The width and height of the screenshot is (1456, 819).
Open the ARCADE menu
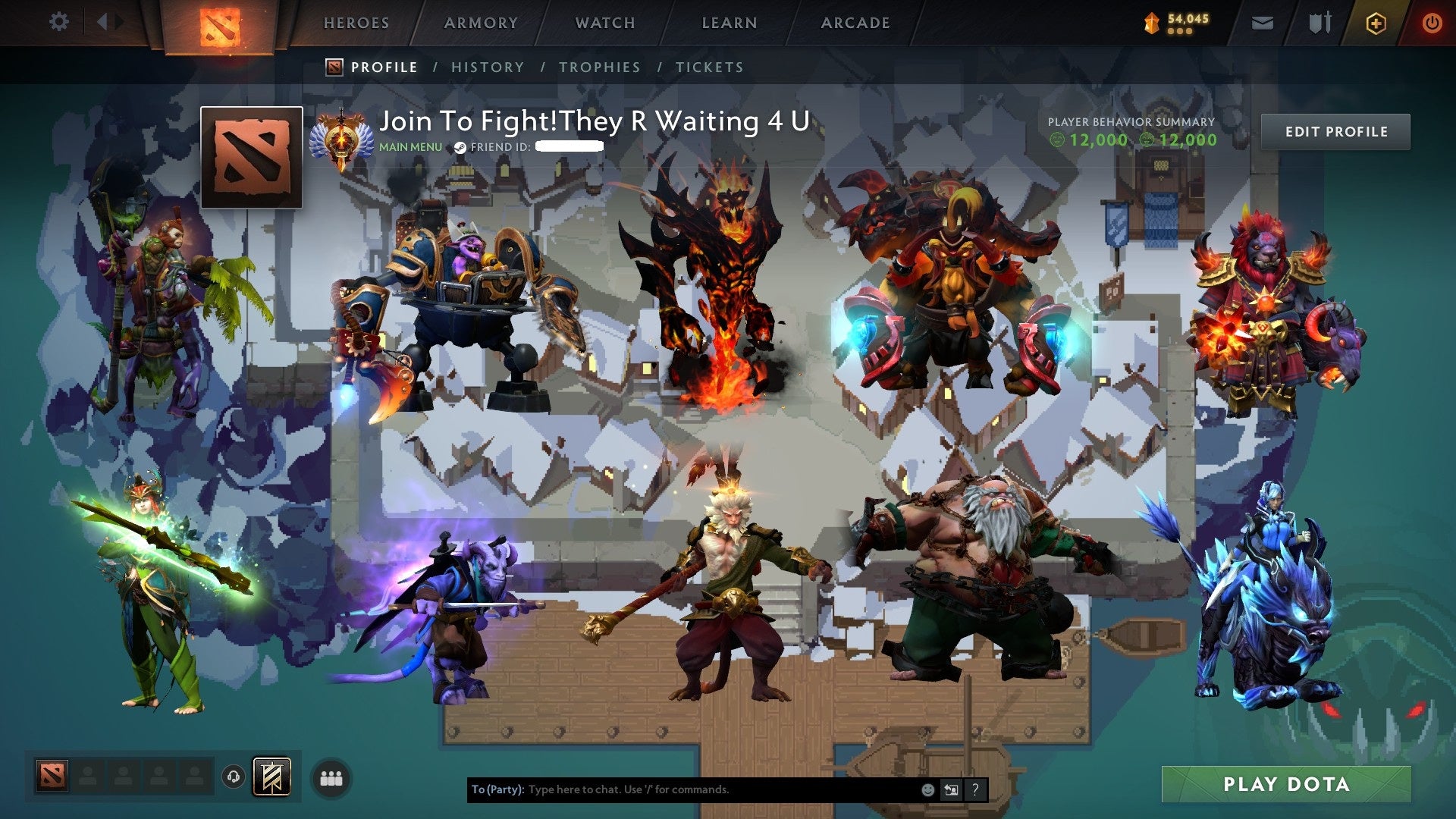[855, 23]
